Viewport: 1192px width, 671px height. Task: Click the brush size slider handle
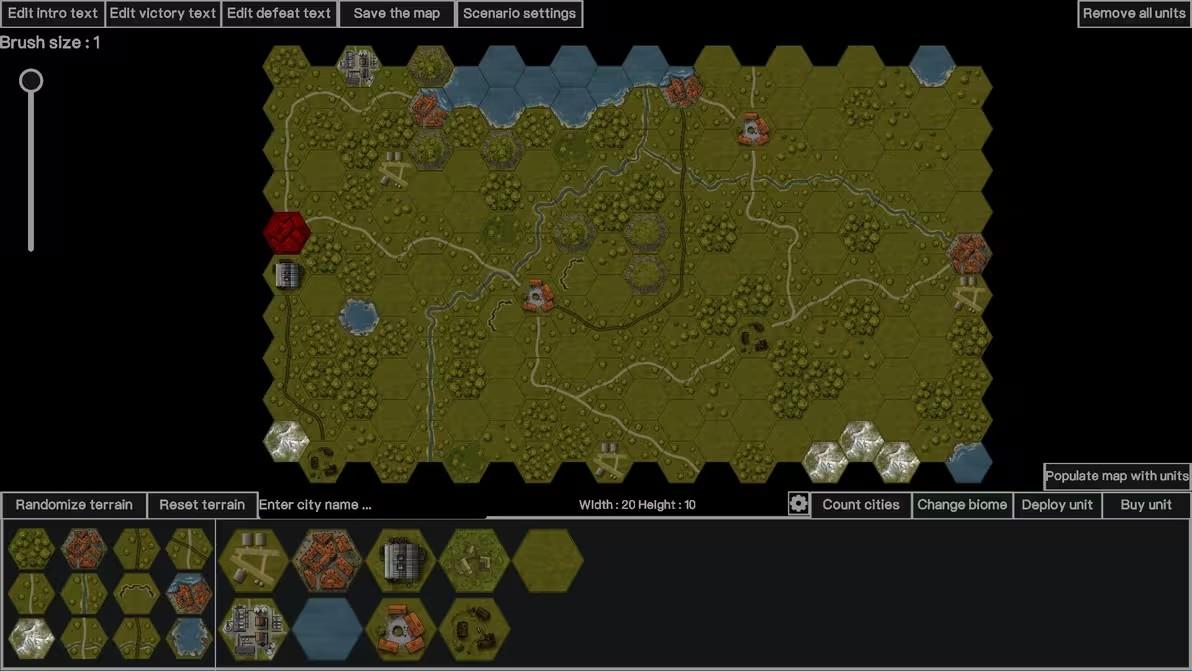(x=32, y=81)
